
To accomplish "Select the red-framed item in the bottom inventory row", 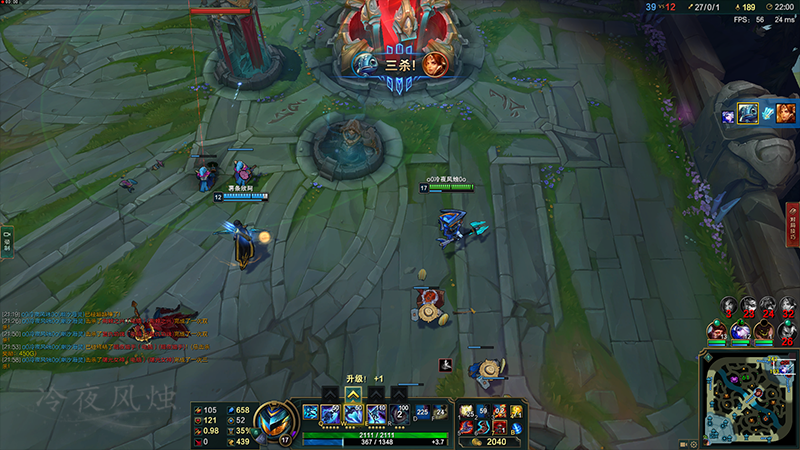I will tap(499, 427).
